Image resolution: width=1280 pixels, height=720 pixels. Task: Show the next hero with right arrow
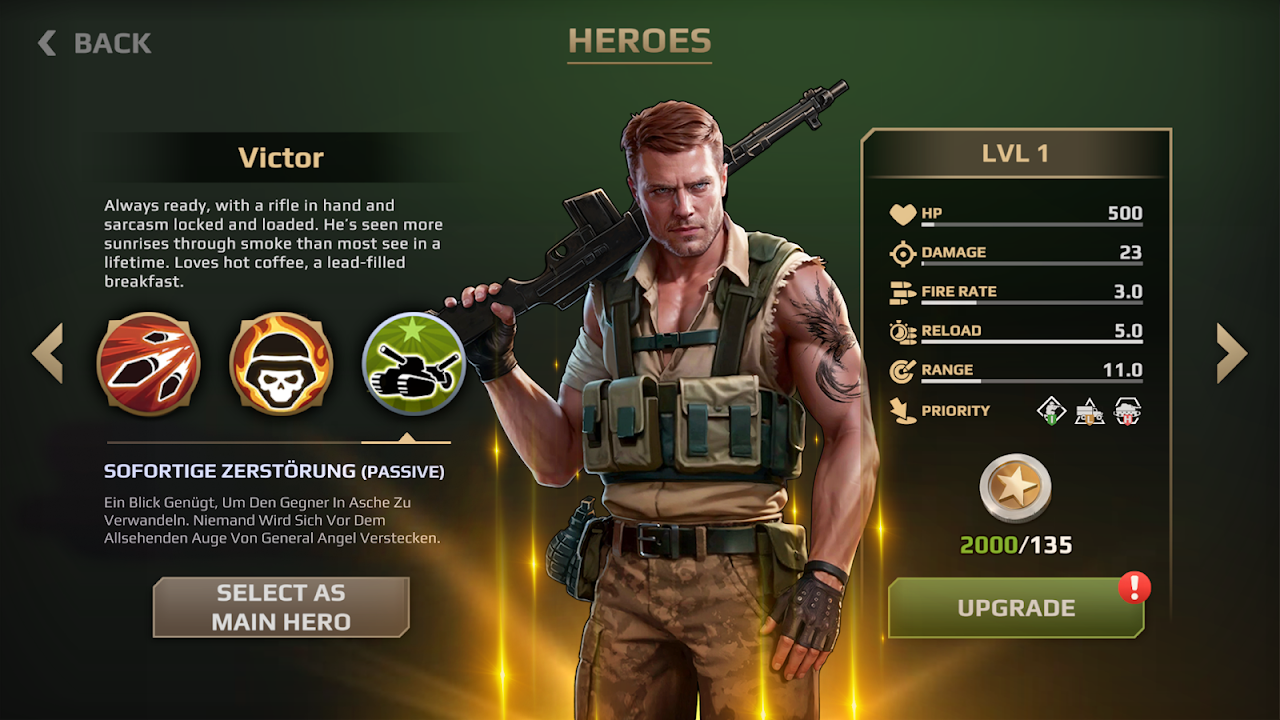point(1231,353)
